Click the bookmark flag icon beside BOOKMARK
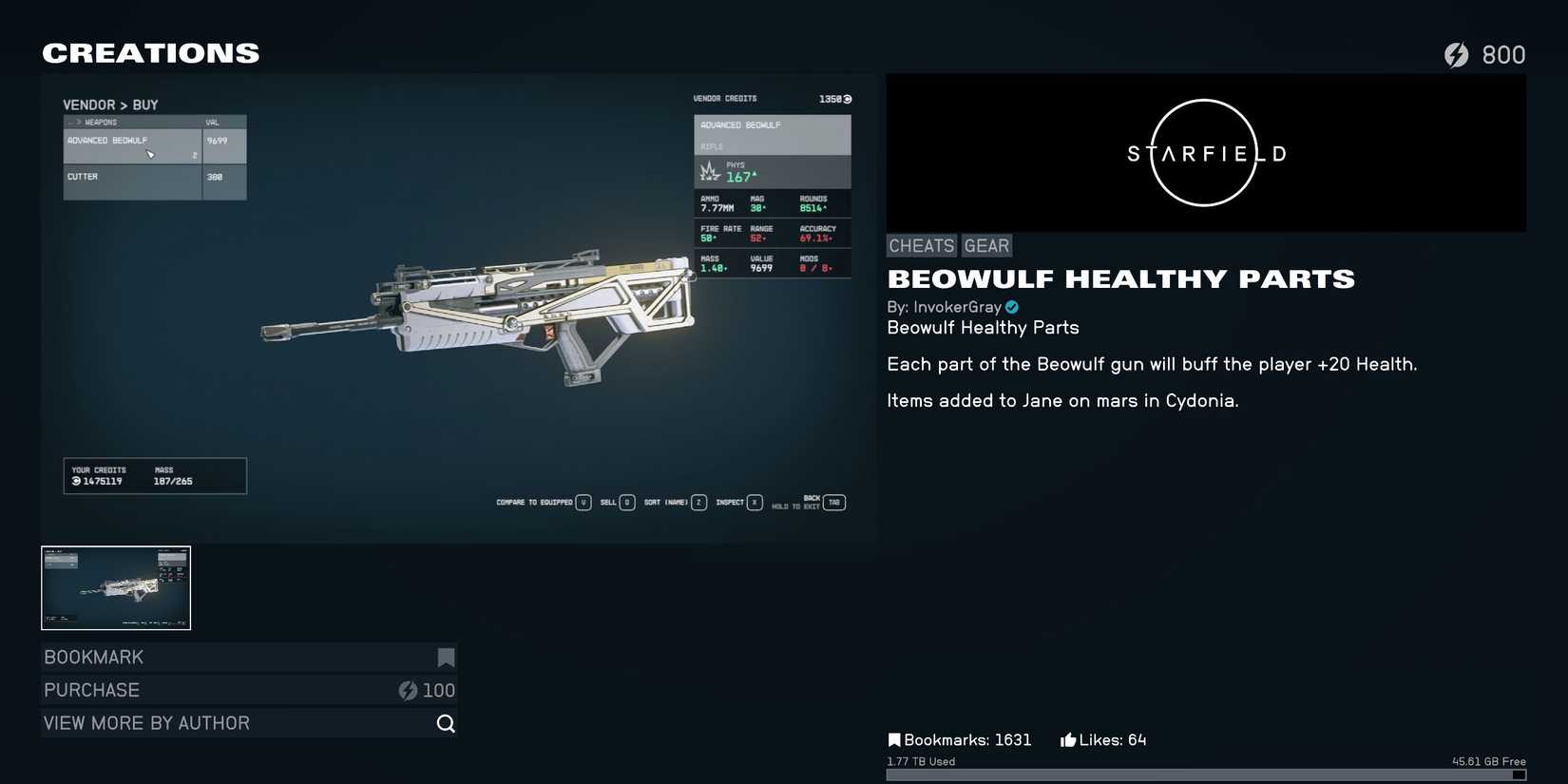Viewport: 1568px width, 784px height. point(446,657)
